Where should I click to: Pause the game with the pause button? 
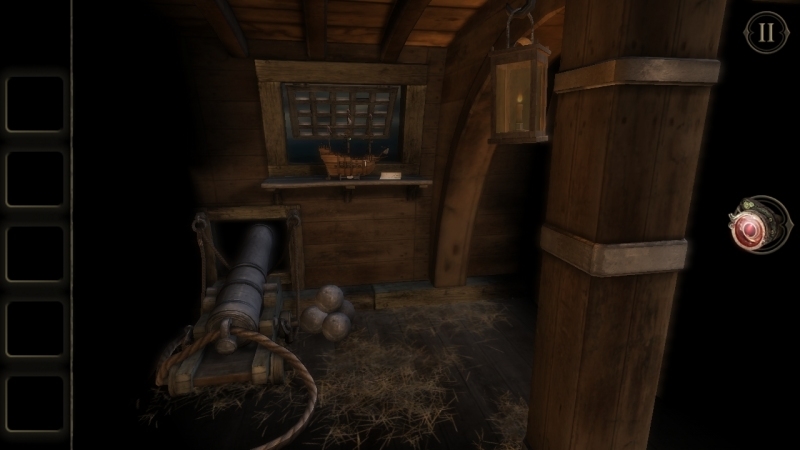pos(765,32)
